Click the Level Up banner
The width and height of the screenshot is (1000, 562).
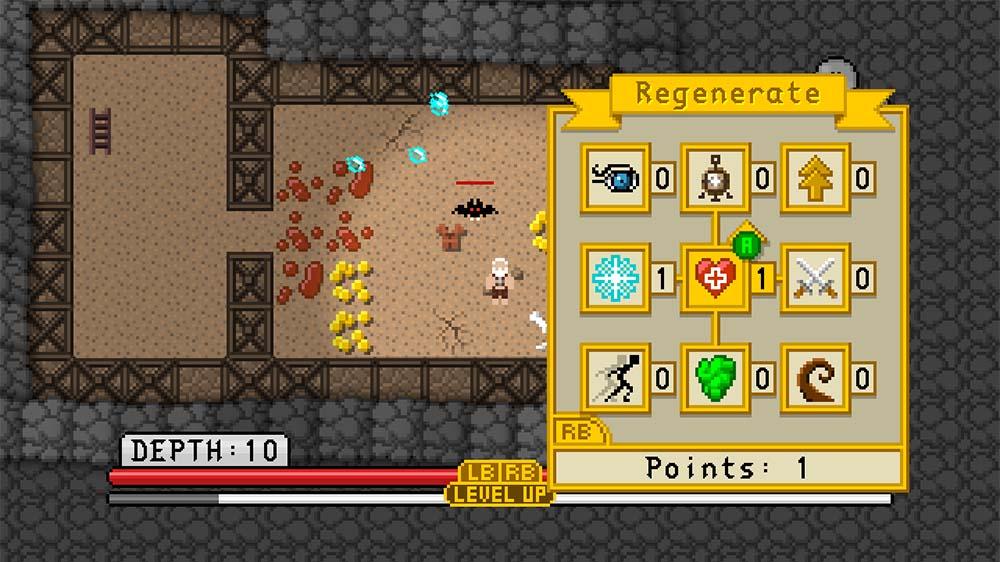(499, 493)
